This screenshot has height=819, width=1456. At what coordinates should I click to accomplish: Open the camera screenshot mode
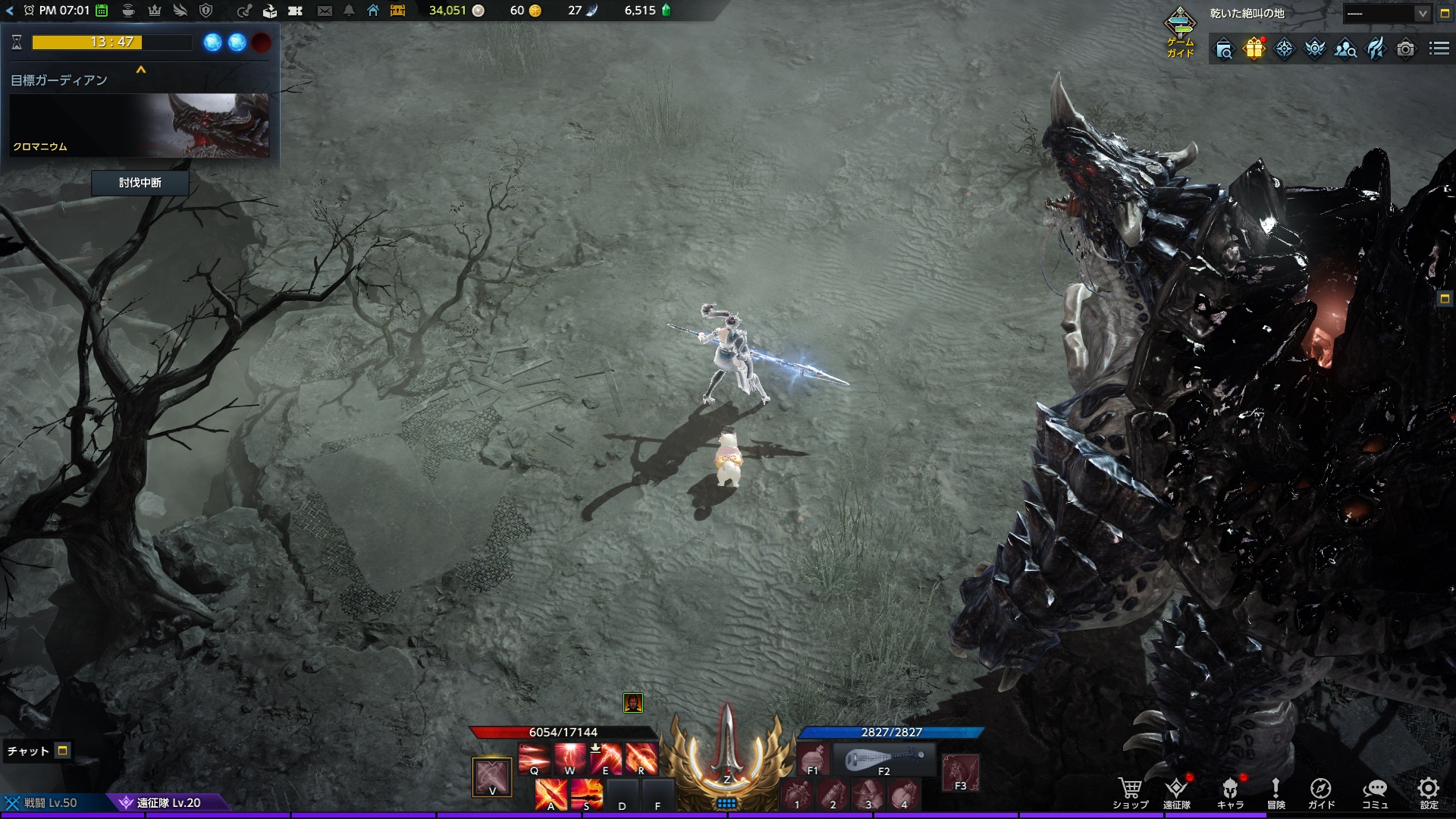[1405, 49]
